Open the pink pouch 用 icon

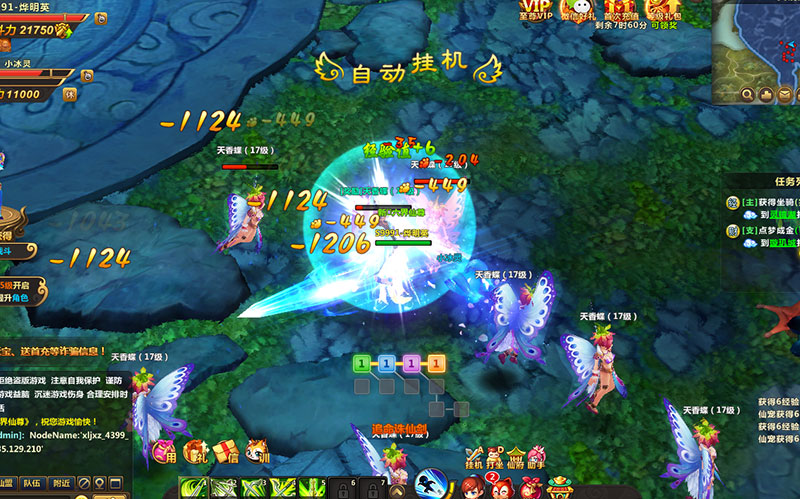[166, 451]
